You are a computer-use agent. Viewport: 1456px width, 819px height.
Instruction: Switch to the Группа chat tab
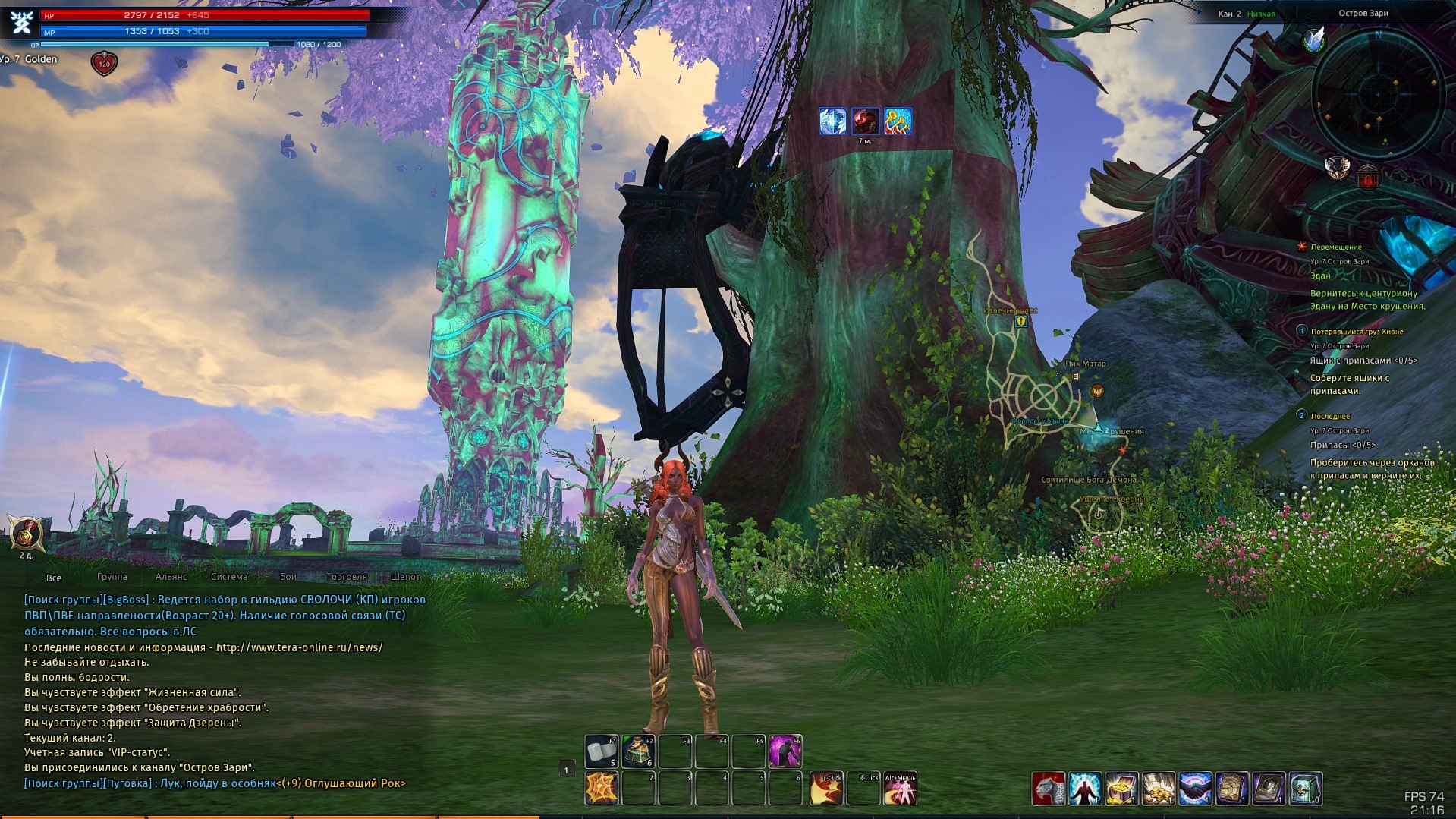112,577
